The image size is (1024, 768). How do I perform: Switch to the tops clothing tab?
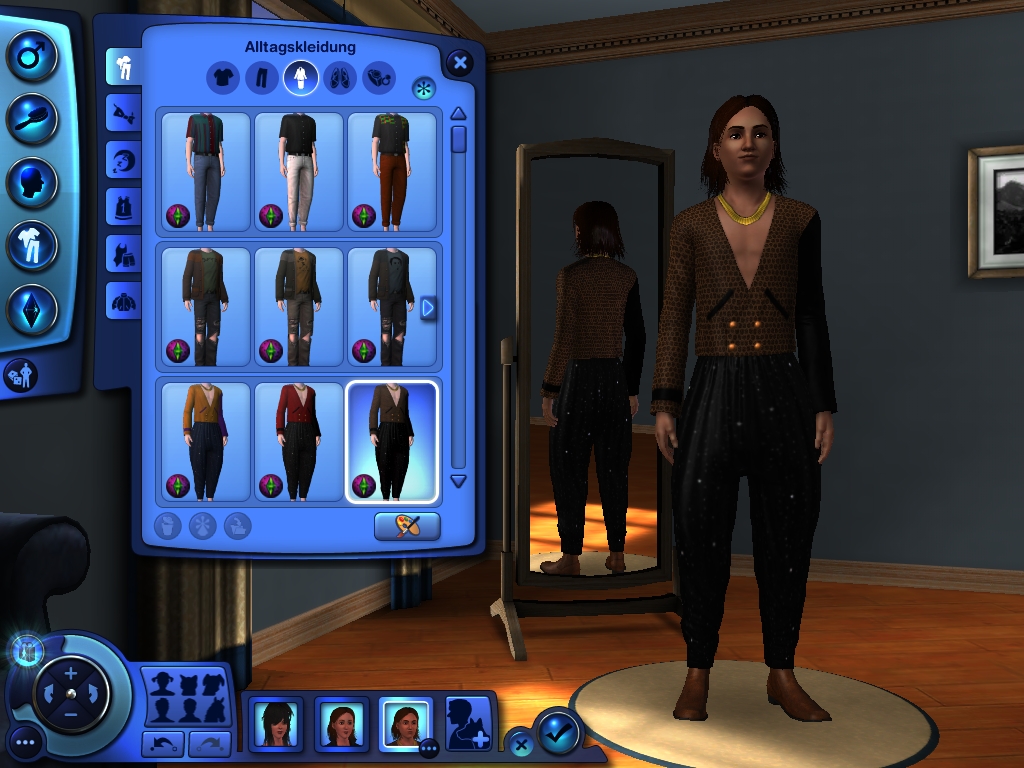coord(222,77)
